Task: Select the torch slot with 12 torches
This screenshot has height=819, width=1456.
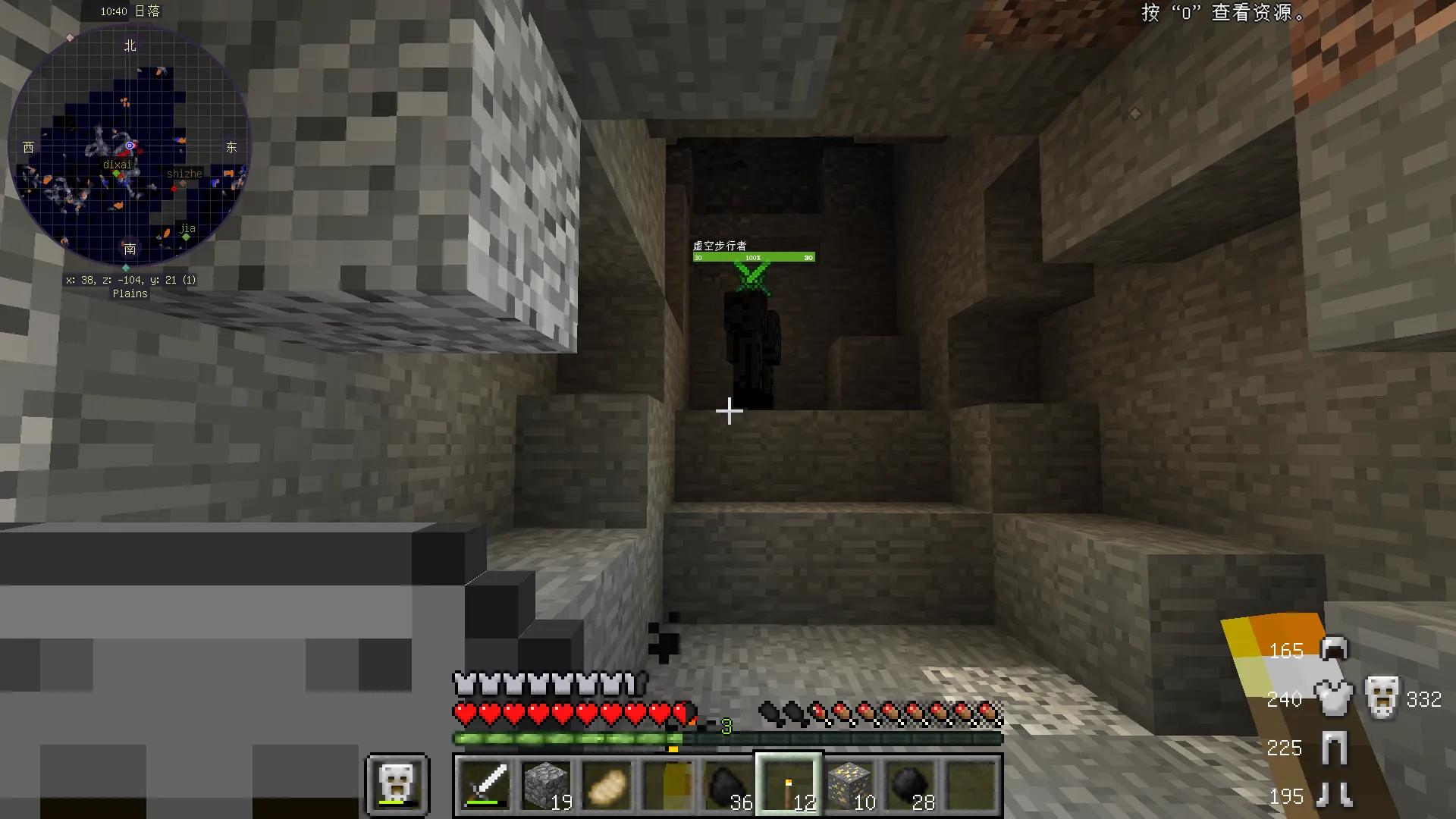Action: pos(789,785)
